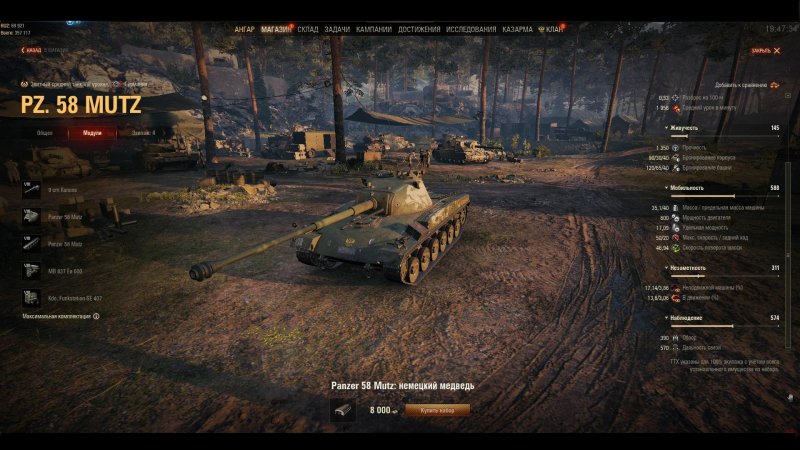
Task: Show the Кампании (Campaigns) screen
Action: click(373, 29)
